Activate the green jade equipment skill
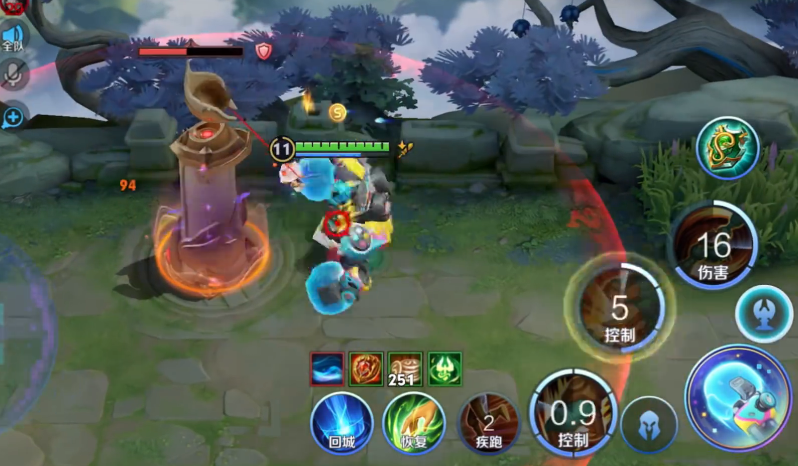 pos(727,148)
